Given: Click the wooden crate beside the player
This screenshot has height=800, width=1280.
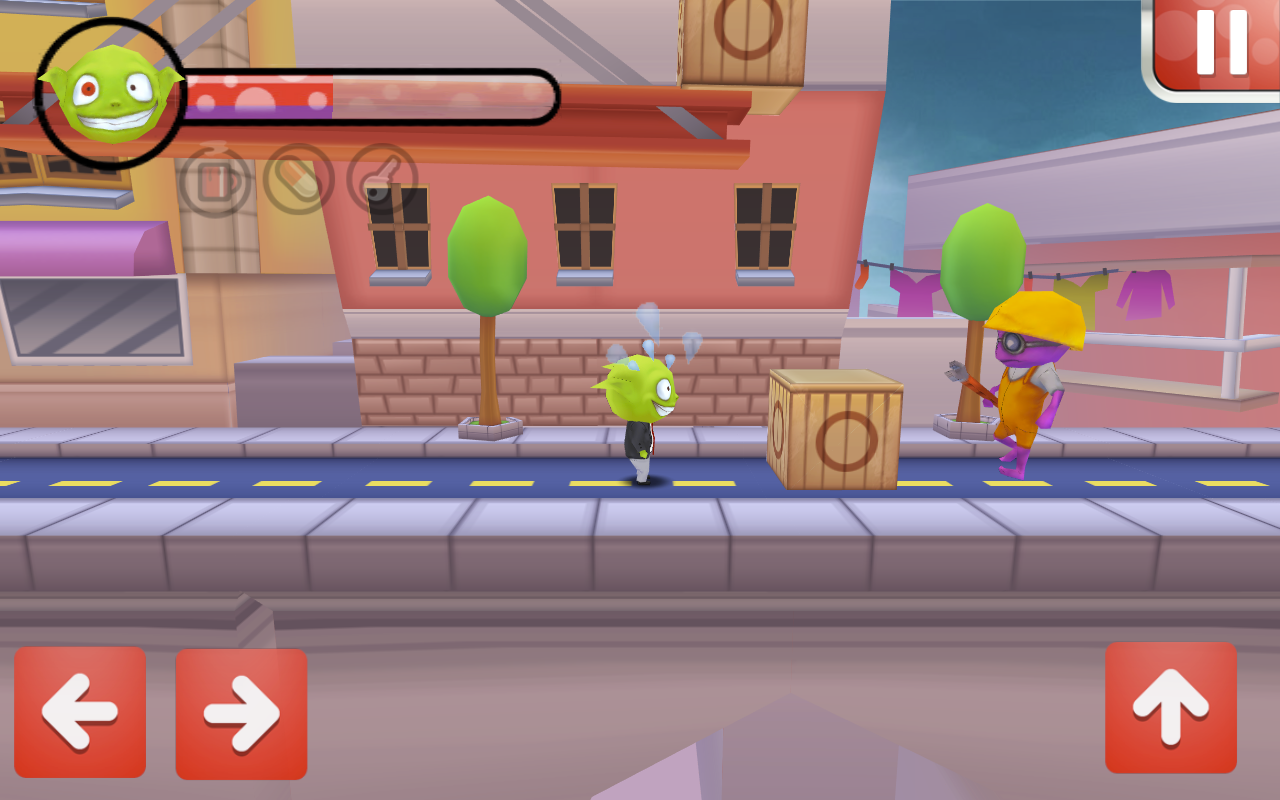Looking at the screenshot, I should 835,430.
